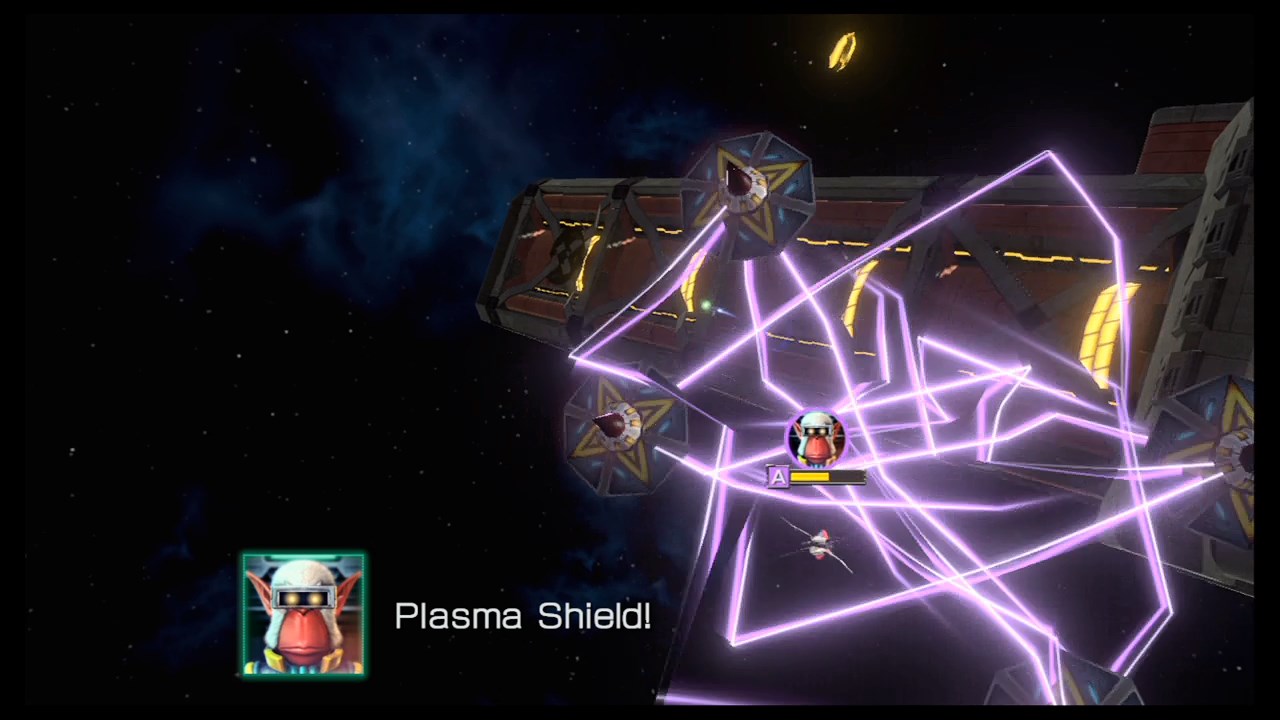Click the yellow boss health bar

pos(812,477)
